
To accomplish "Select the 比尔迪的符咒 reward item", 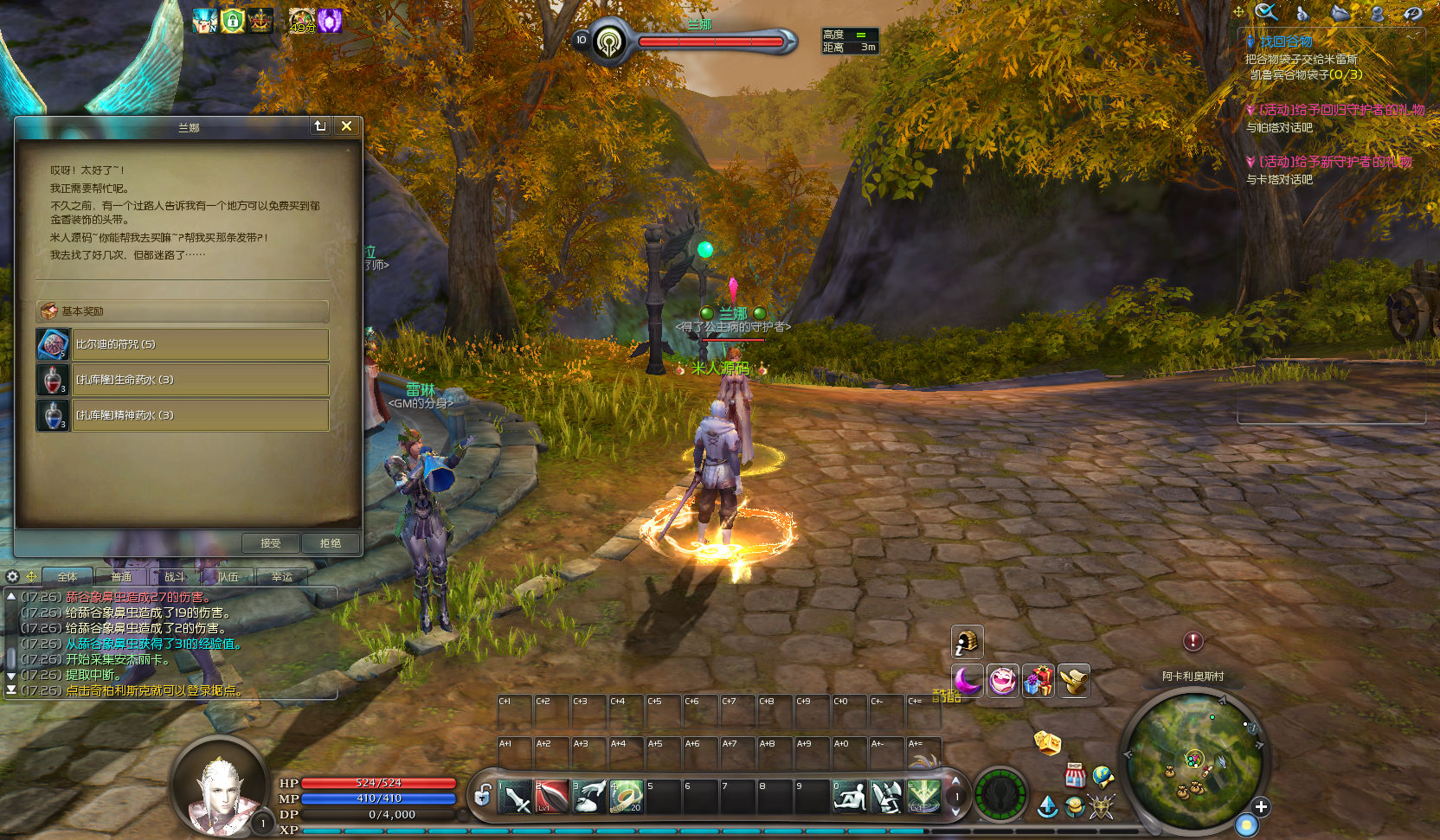I will click(x=200, y=344).
